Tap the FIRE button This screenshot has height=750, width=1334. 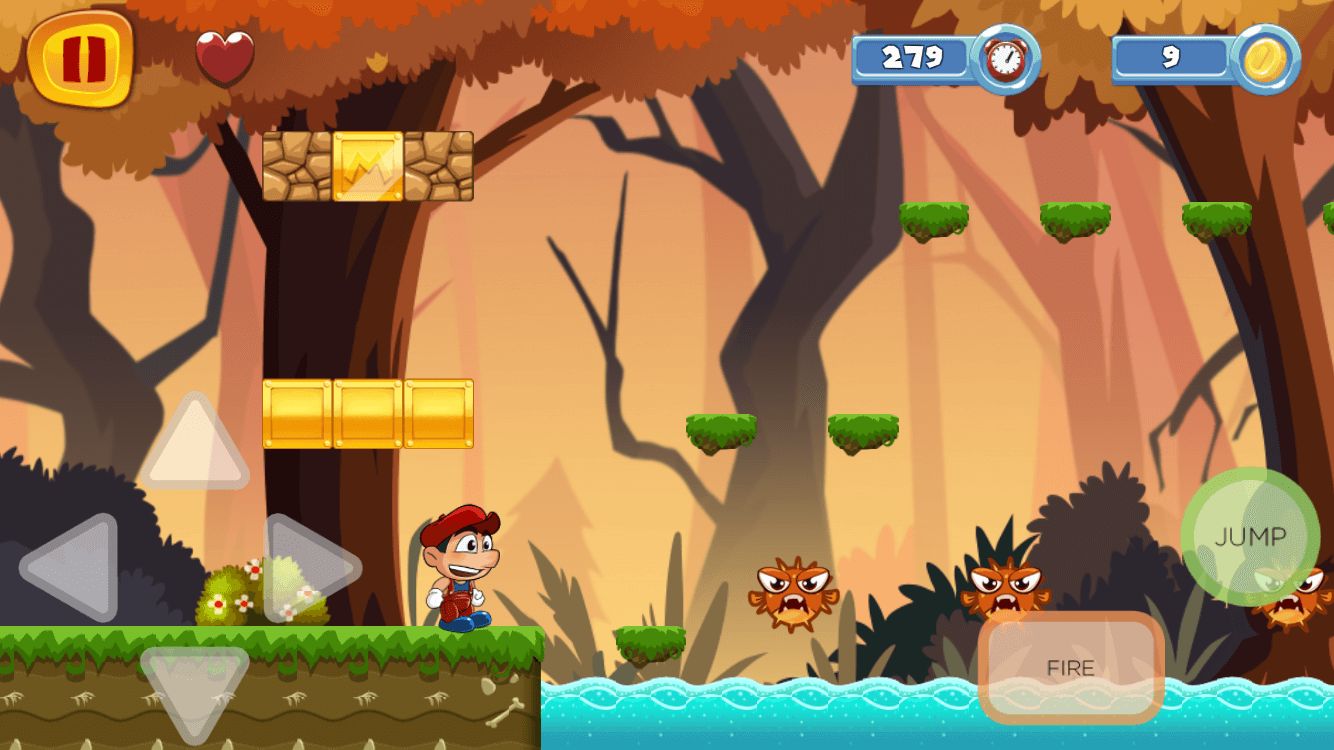1070,667
